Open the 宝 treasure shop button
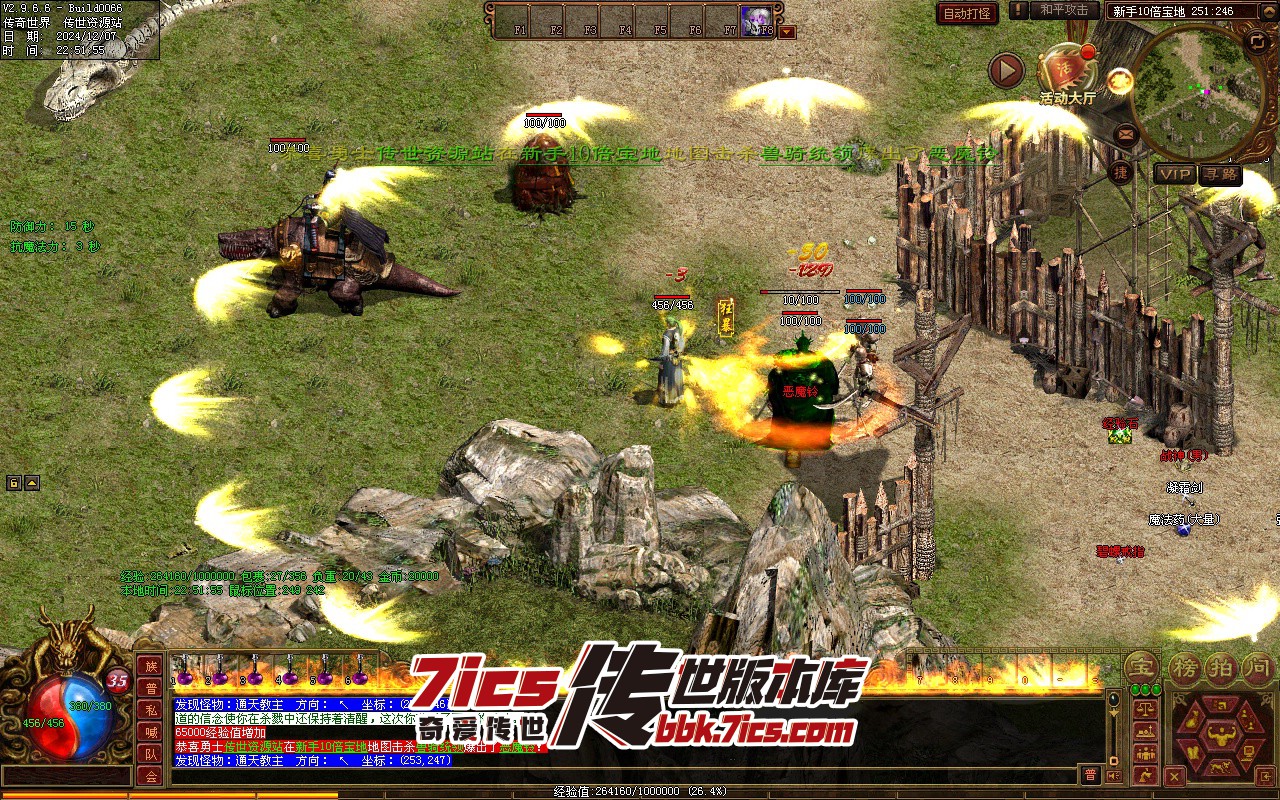This screenshot has width=1280, height=800. point(1139,666)
